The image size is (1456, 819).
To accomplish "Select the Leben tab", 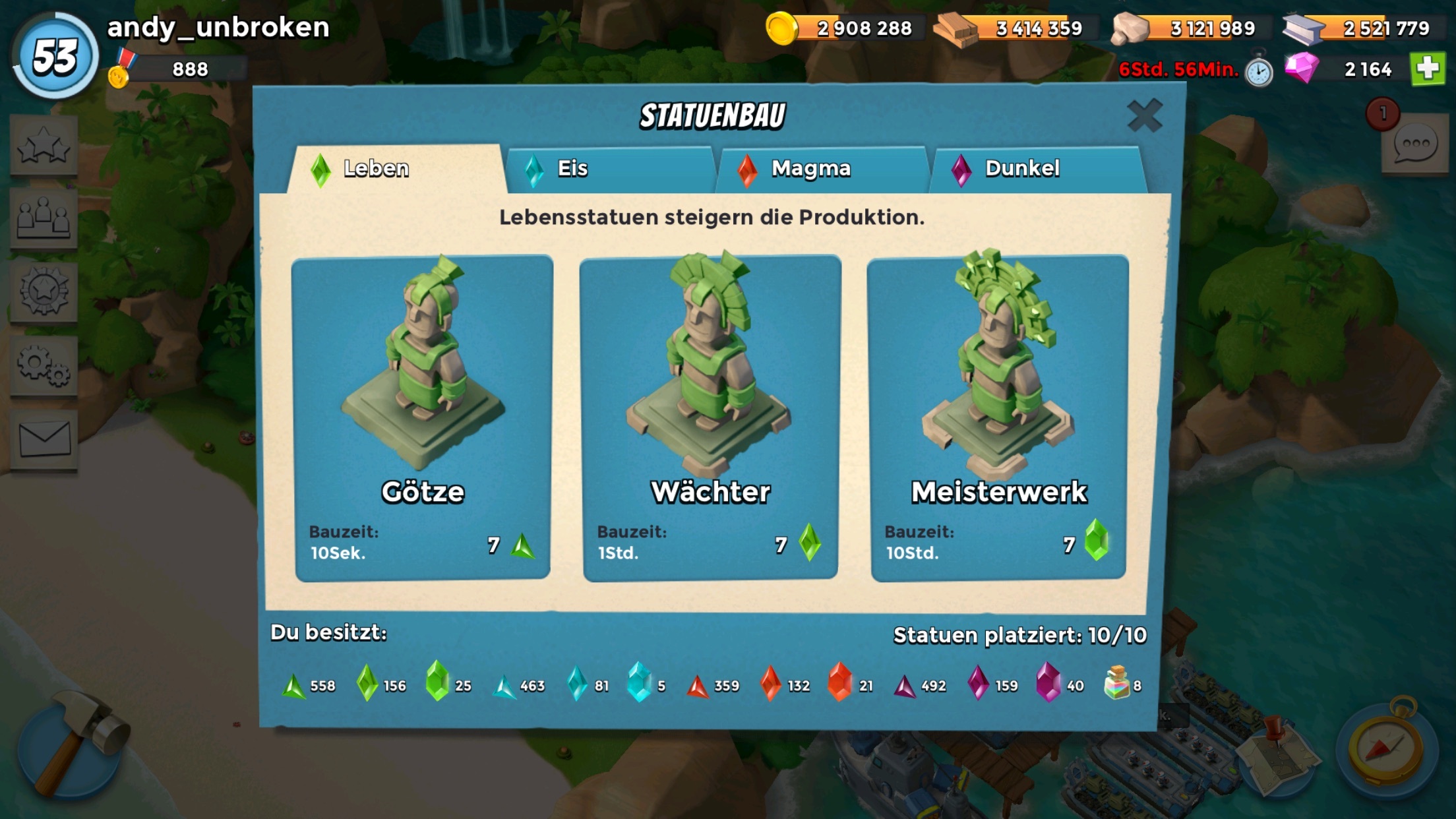I will tap(396, 169).
